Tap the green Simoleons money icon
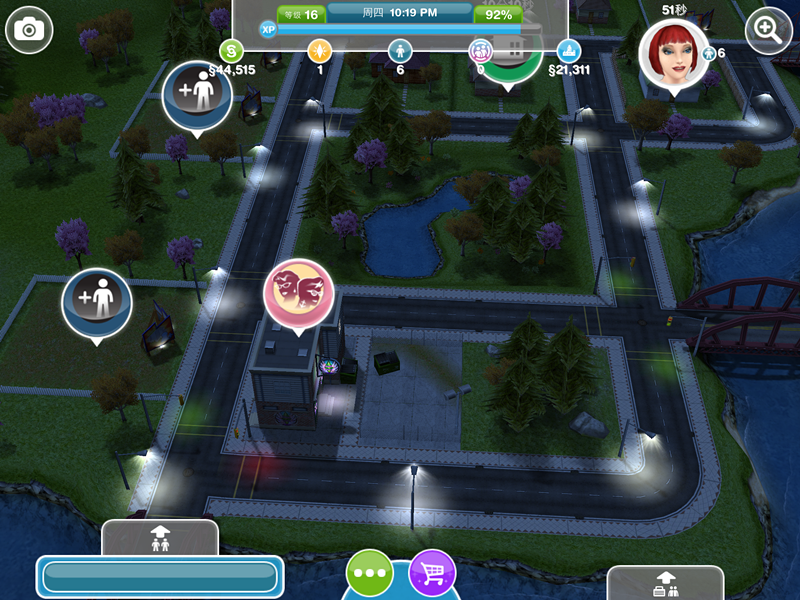This screenshot has width=800, height=600. click(x=231, y=49)
